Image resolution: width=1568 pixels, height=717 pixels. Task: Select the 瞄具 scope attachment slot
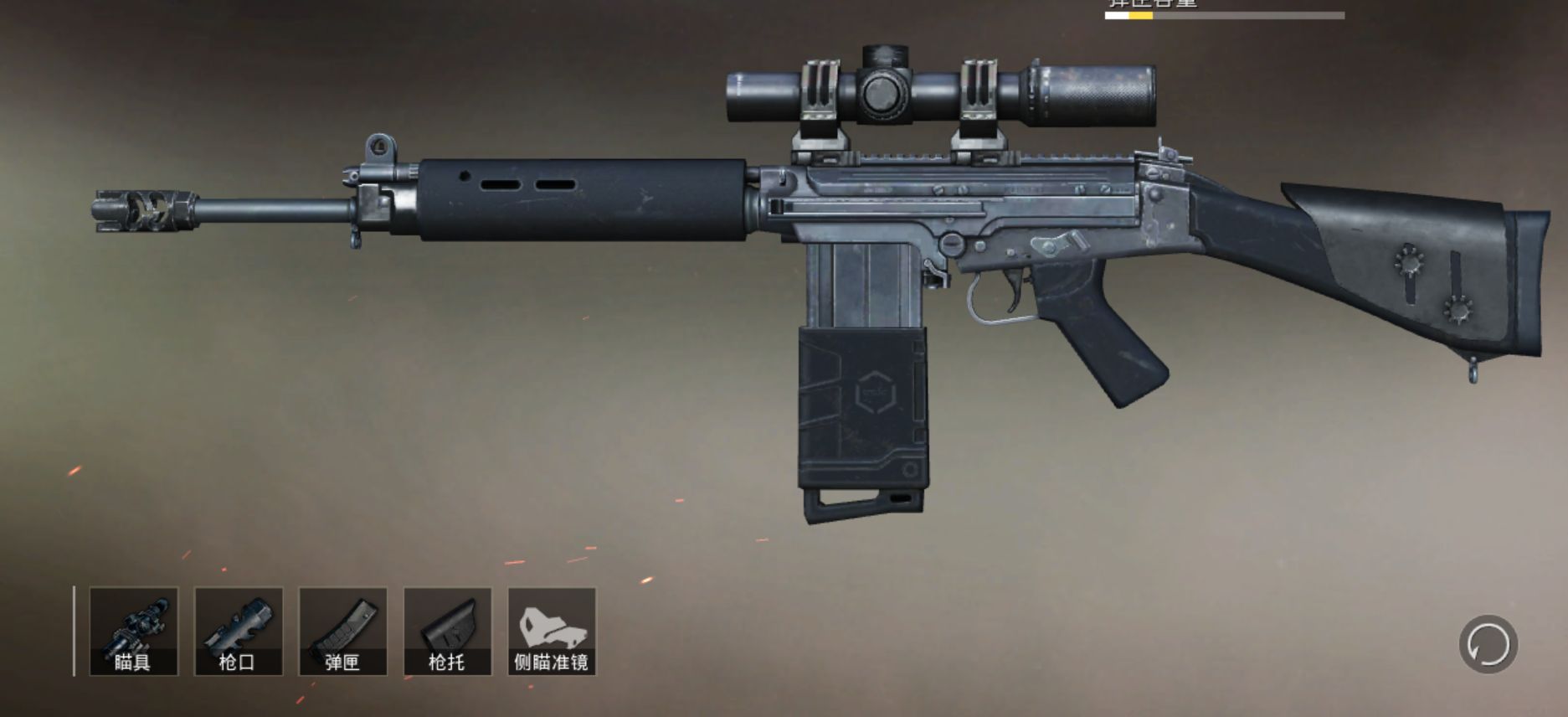(134, 632)
